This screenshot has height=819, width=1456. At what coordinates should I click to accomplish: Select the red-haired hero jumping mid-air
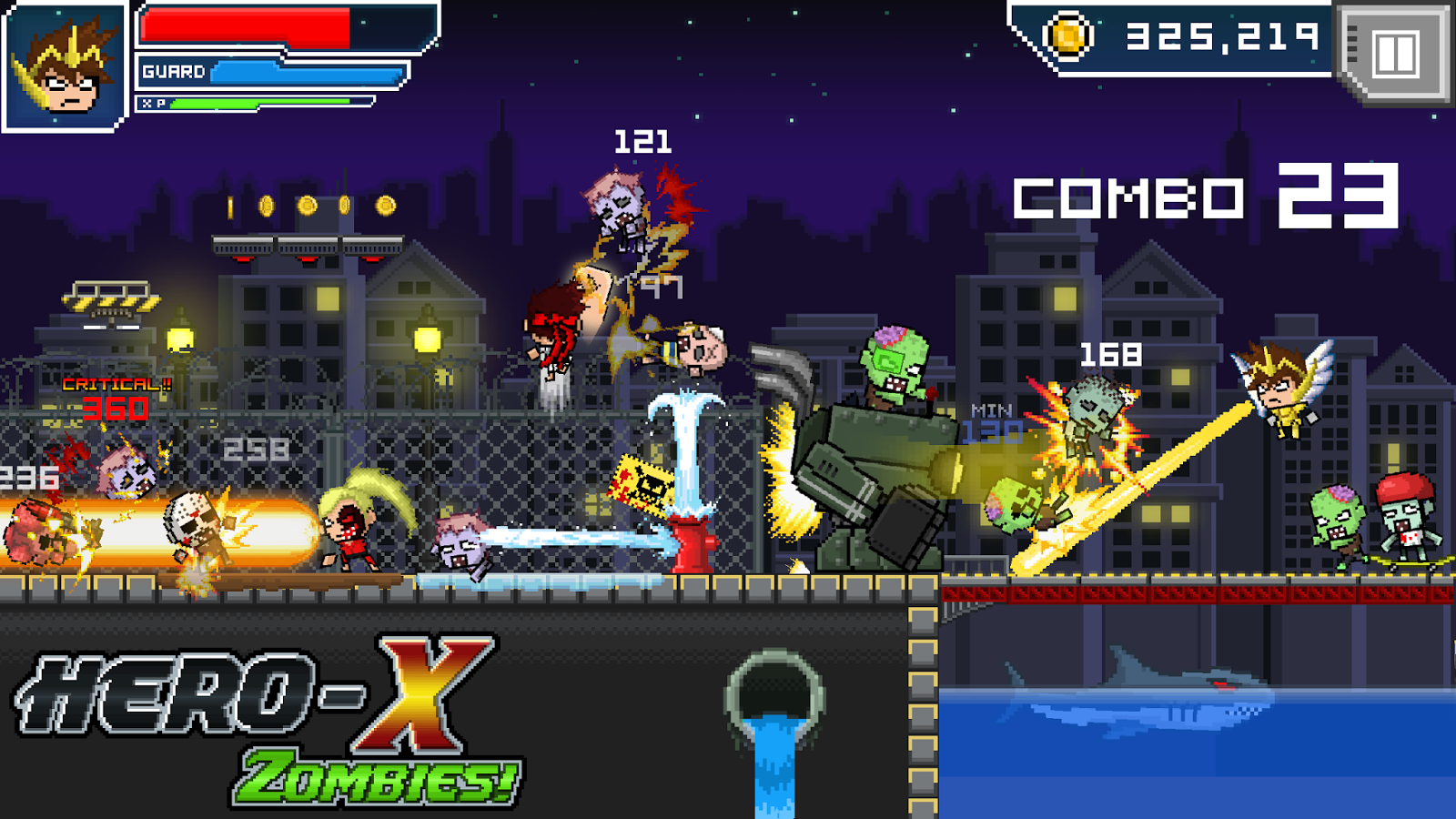click(x=551, y=337)
